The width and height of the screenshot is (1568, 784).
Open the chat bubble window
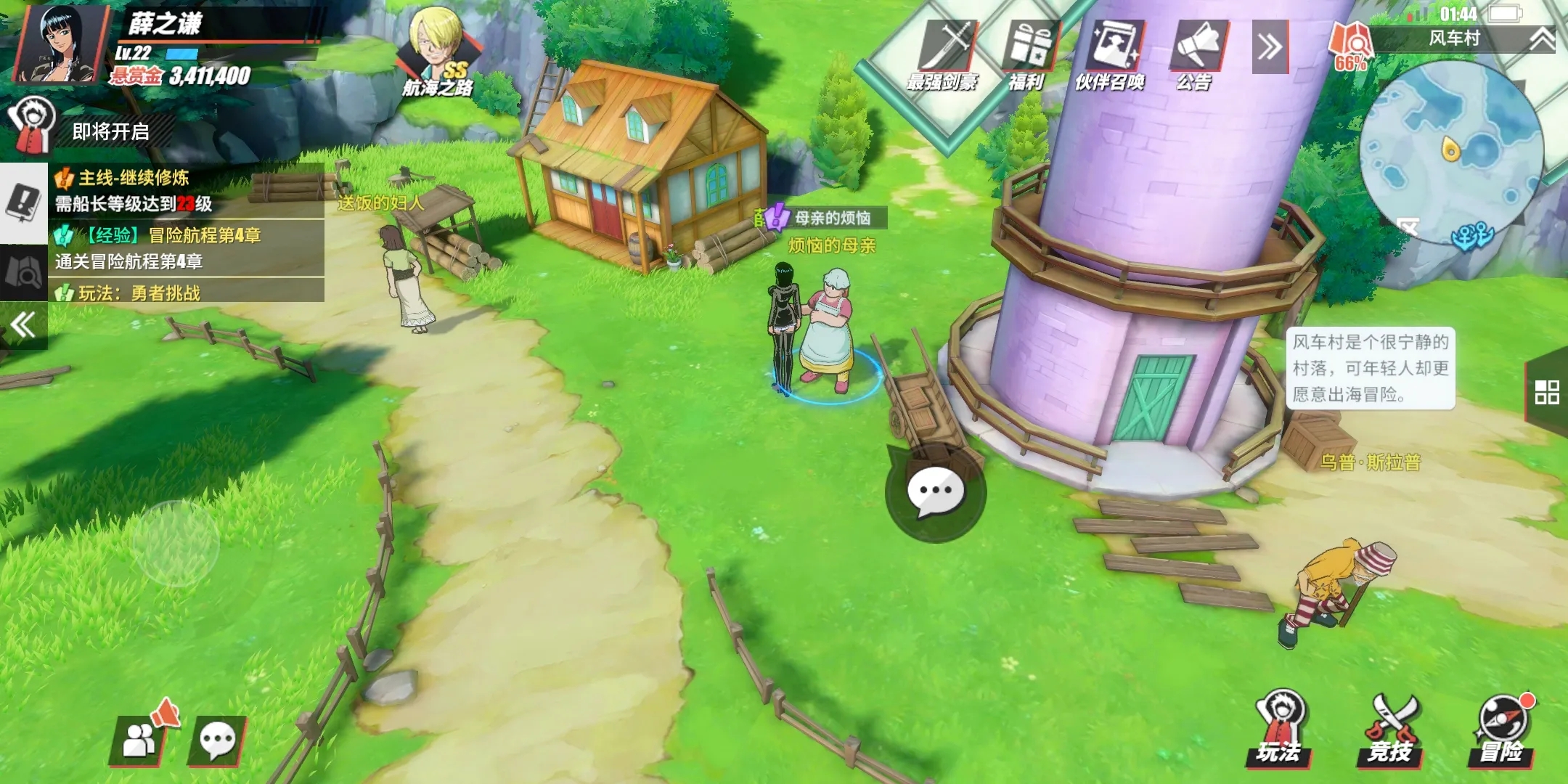[217, 740]
